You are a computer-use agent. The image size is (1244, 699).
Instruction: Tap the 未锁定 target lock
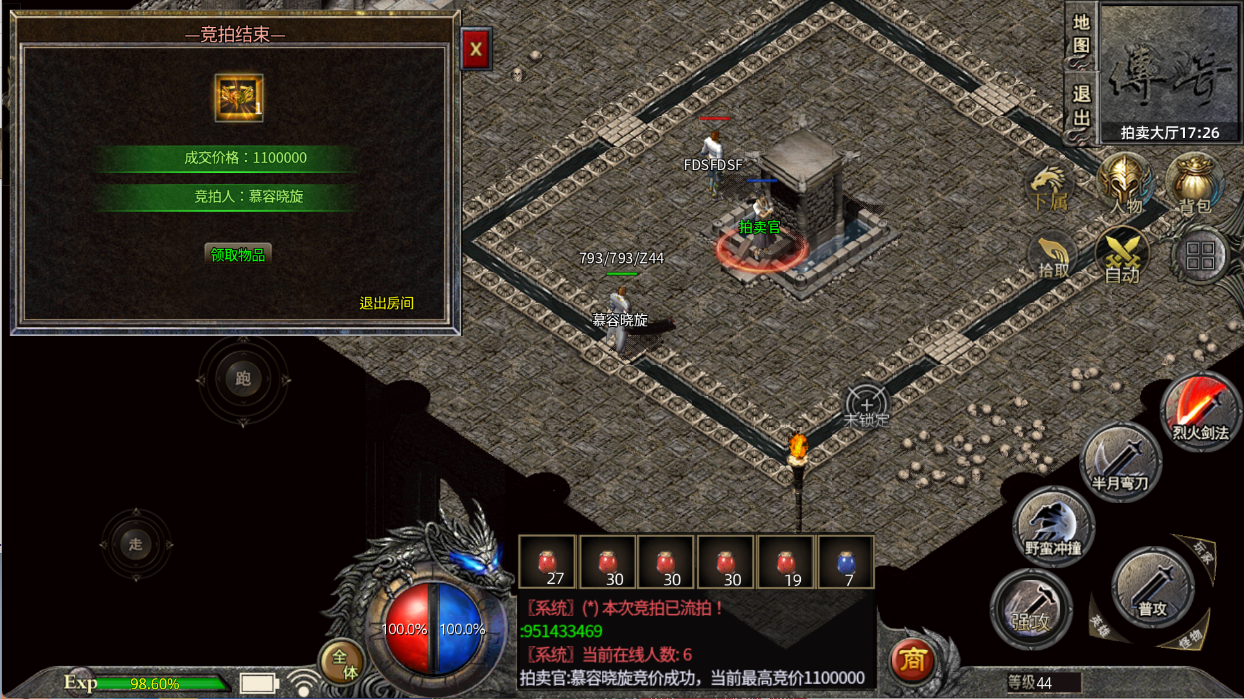[866, 407]
